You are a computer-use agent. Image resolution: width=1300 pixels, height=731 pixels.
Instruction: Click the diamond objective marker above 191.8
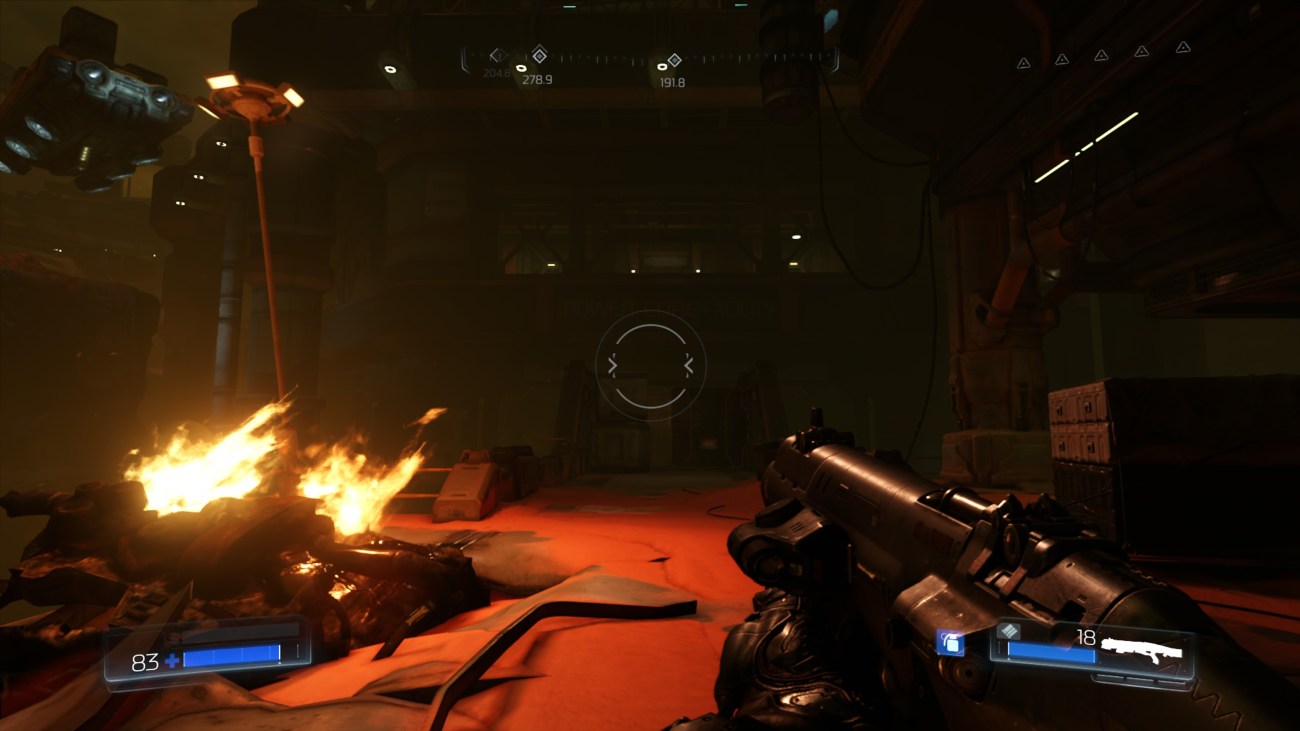point(675,58)
